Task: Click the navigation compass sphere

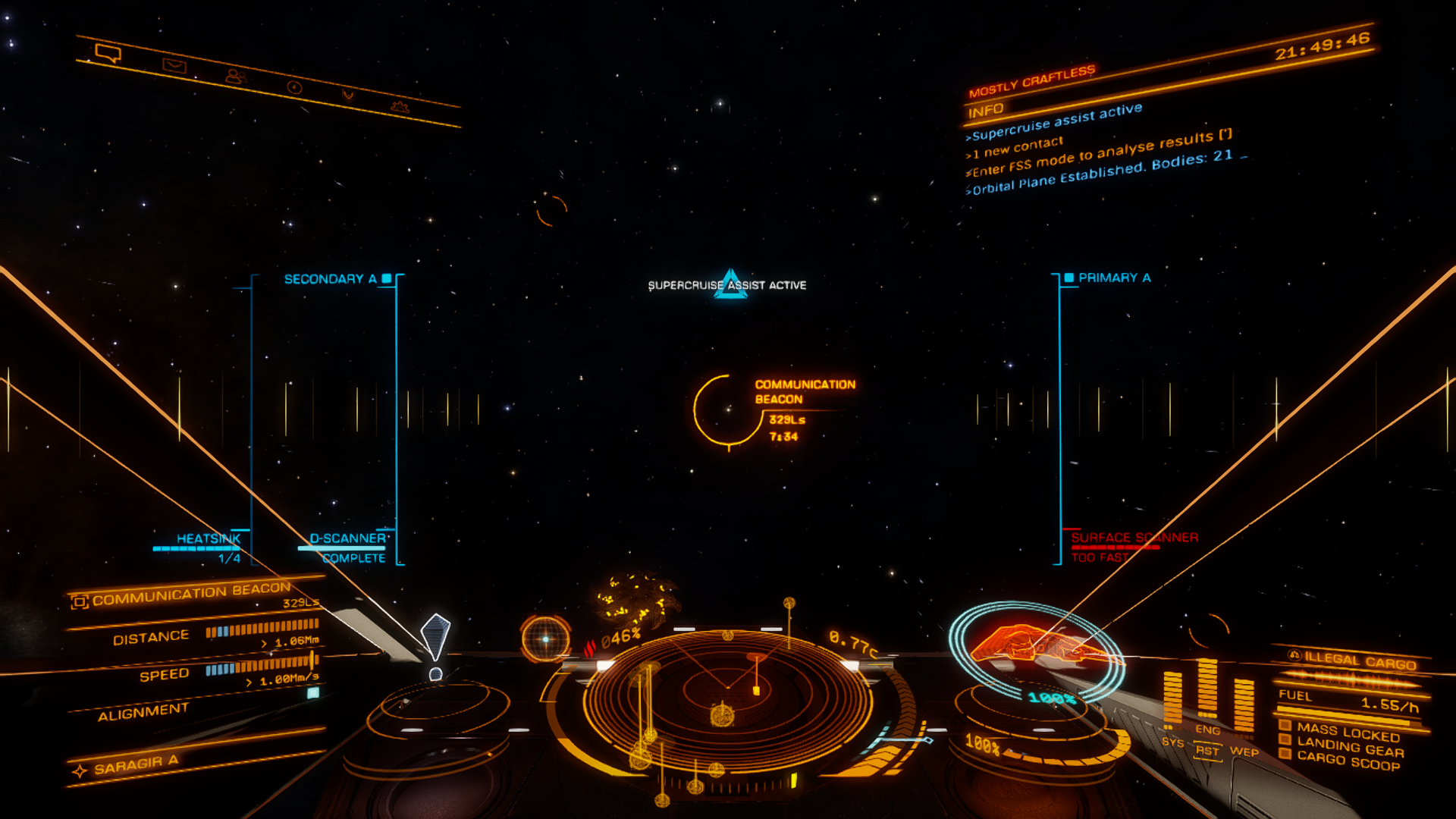Action: 545,639
